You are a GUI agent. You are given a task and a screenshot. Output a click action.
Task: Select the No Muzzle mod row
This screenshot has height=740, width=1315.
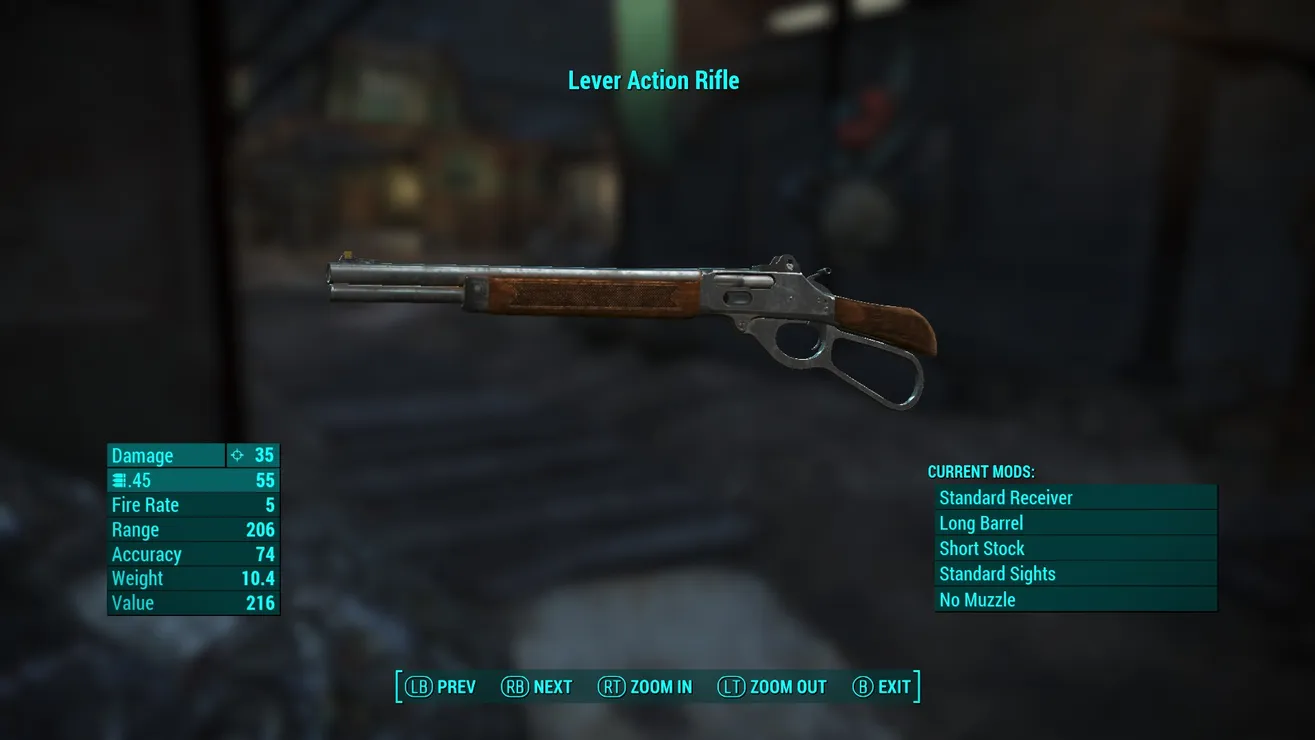point(1075,600)
